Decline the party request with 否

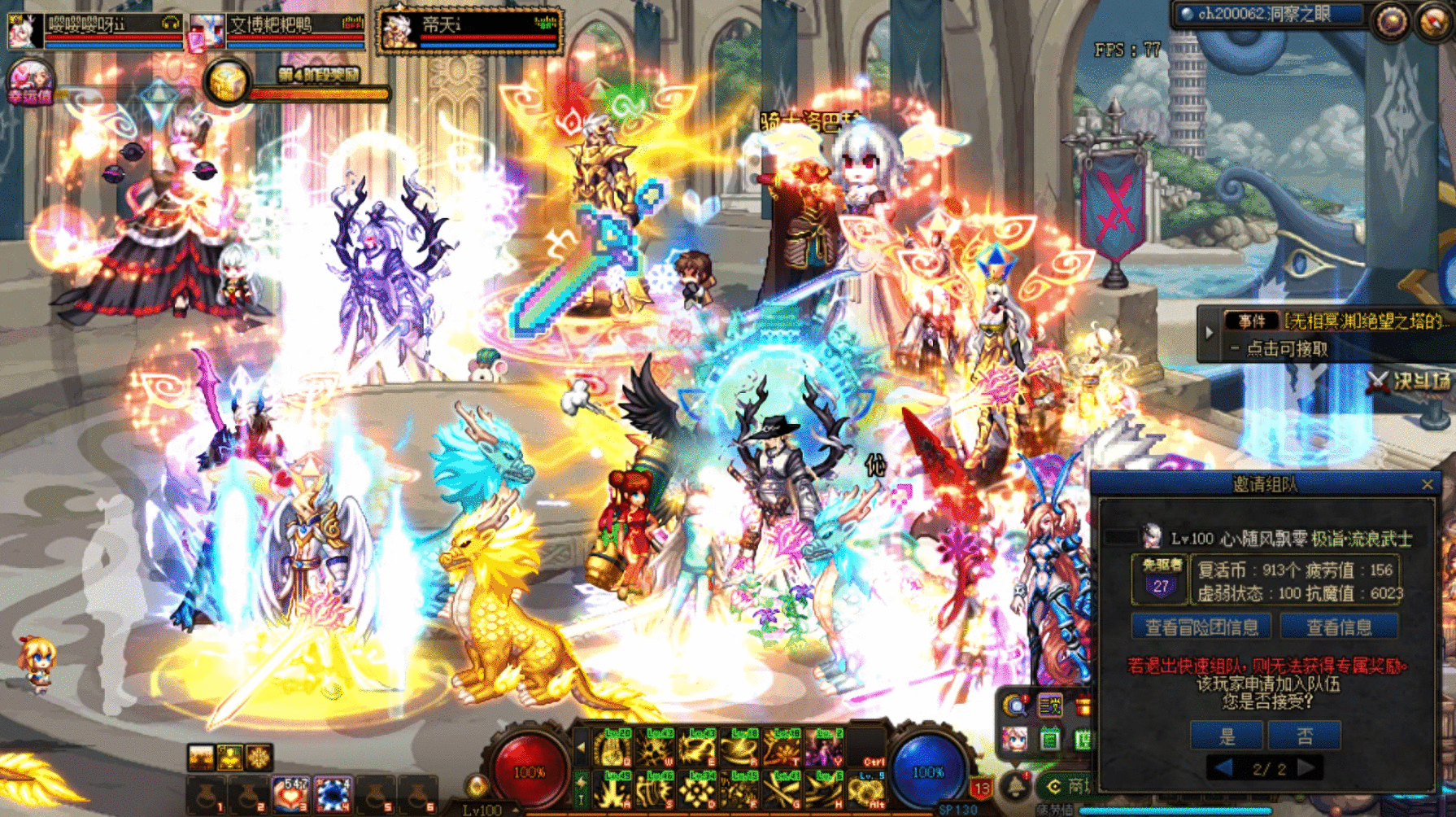pos(1304,736)
